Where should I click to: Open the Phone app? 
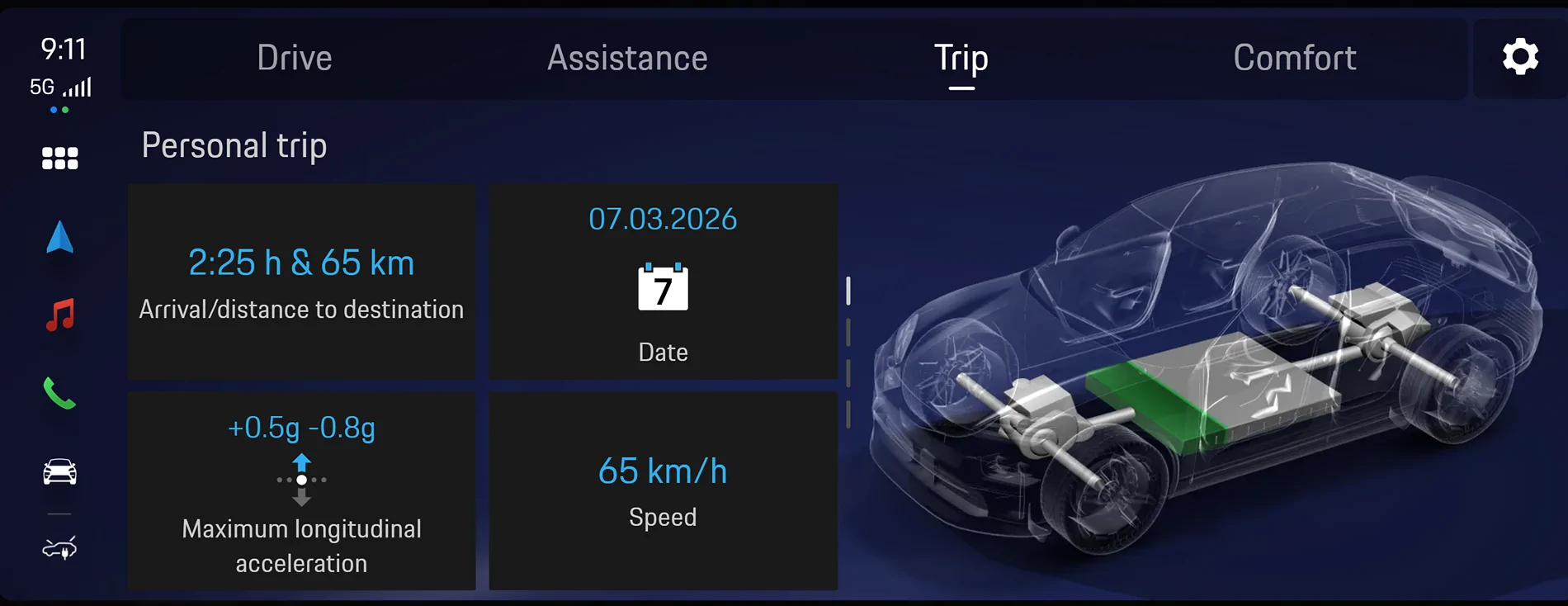(59, 394)
